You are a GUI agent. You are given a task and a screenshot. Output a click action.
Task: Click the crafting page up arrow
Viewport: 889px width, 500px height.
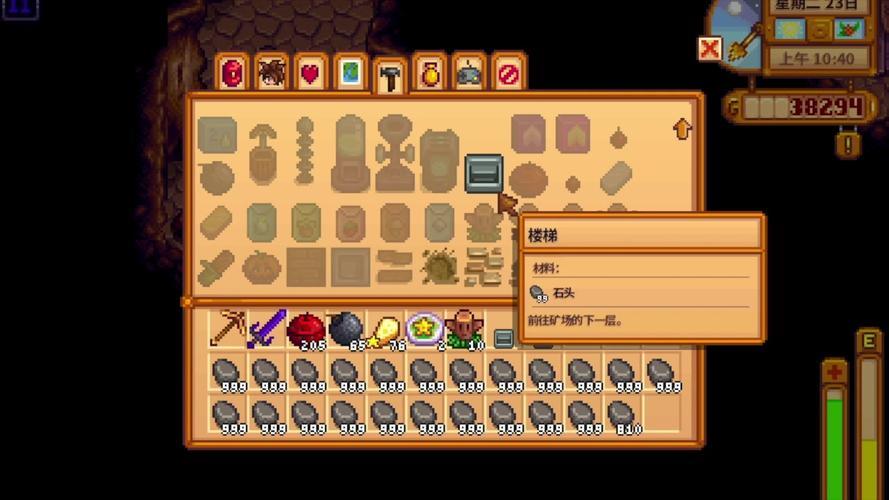pyautogui.click(x=683, y=129)
